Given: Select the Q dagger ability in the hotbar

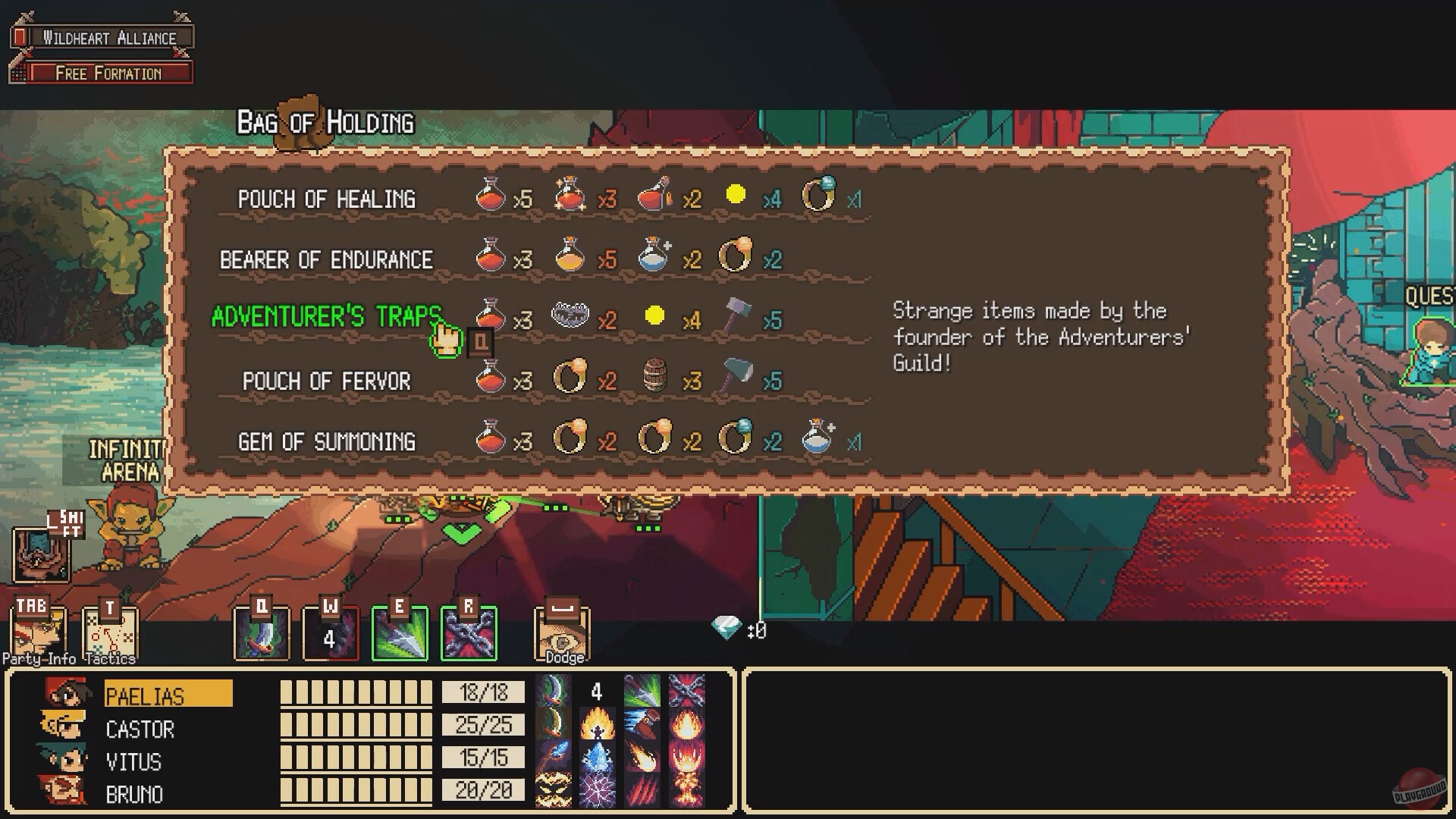Looking at the screenshot, I should (x=262, y=632).
